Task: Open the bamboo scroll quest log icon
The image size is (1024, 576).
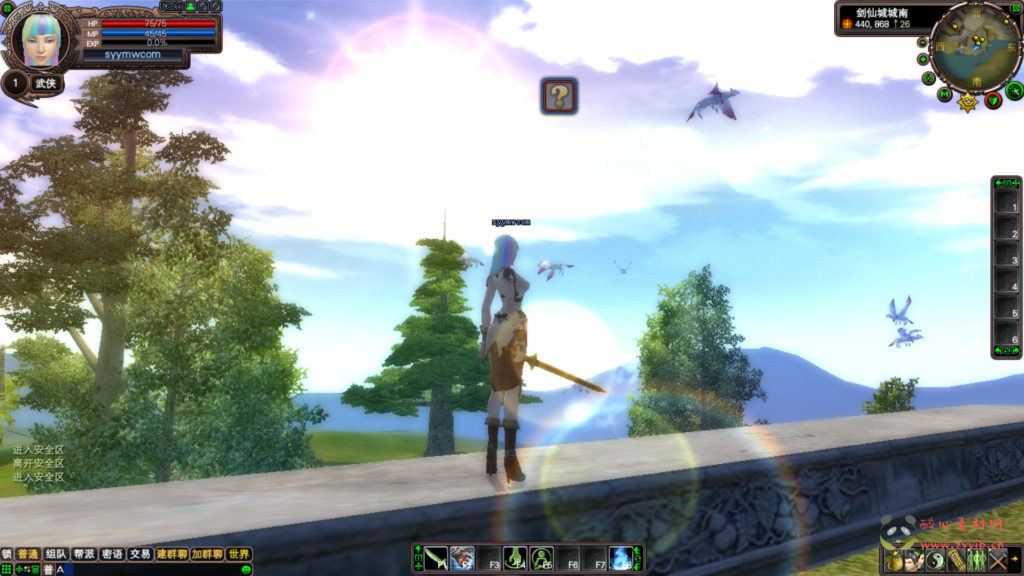Action: pos(956,561)
